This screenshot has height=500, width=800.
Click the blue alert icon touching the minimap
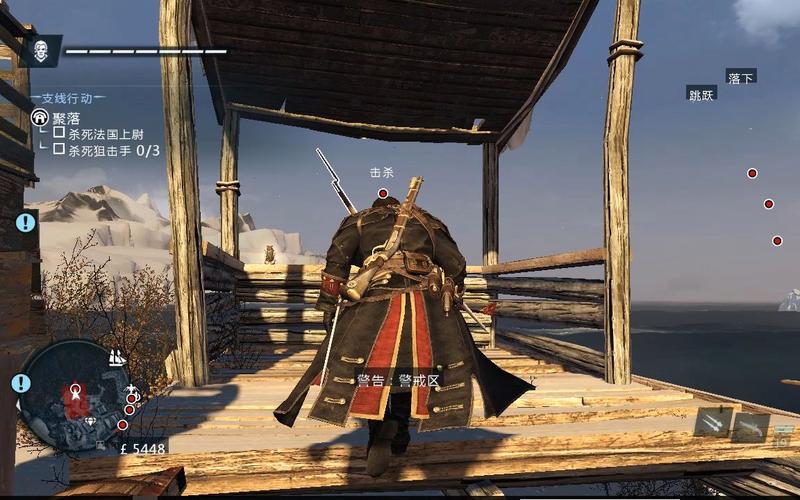coord(21,383)
